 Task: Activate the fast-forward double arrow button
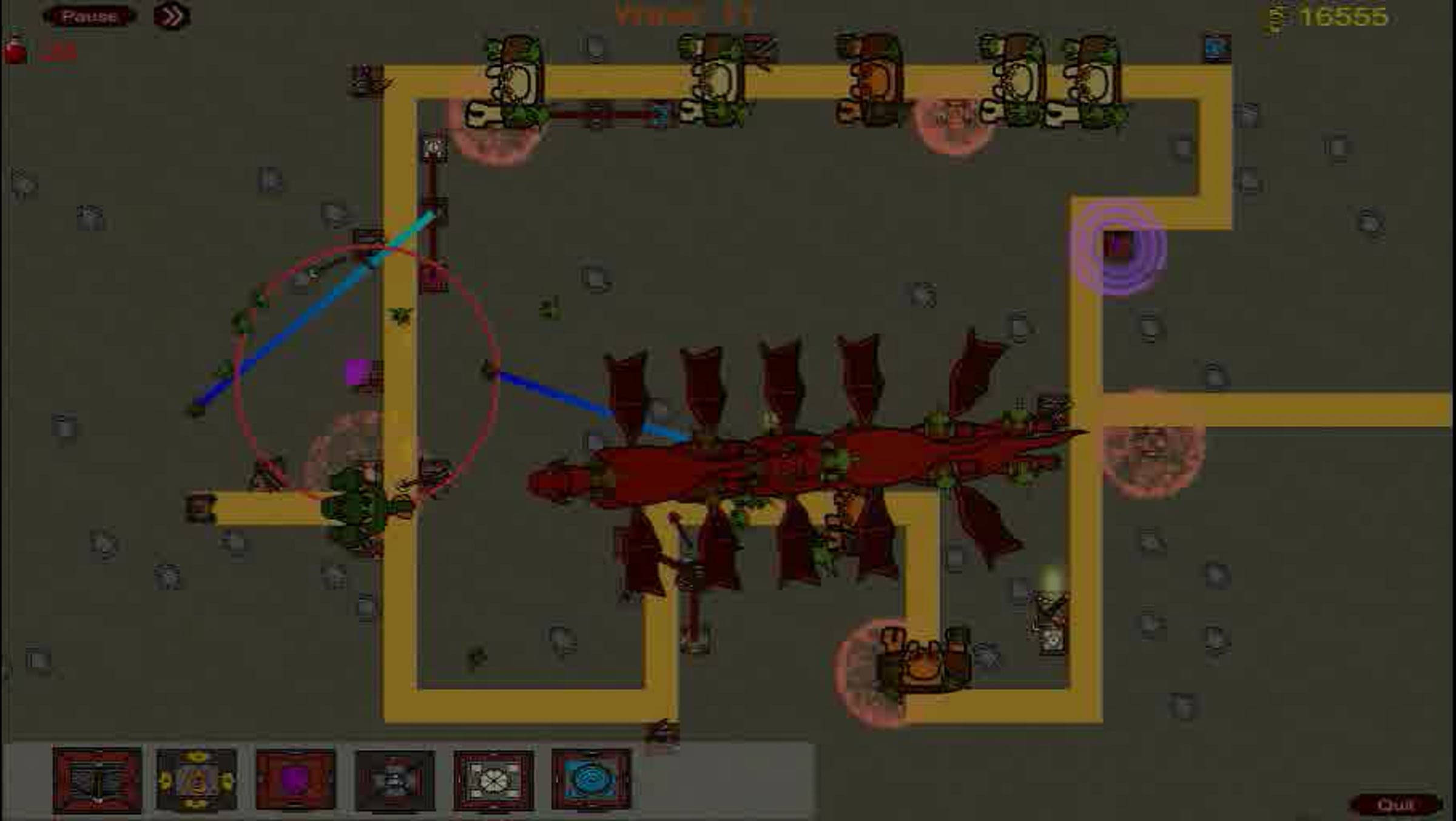(x=172, y=16)
